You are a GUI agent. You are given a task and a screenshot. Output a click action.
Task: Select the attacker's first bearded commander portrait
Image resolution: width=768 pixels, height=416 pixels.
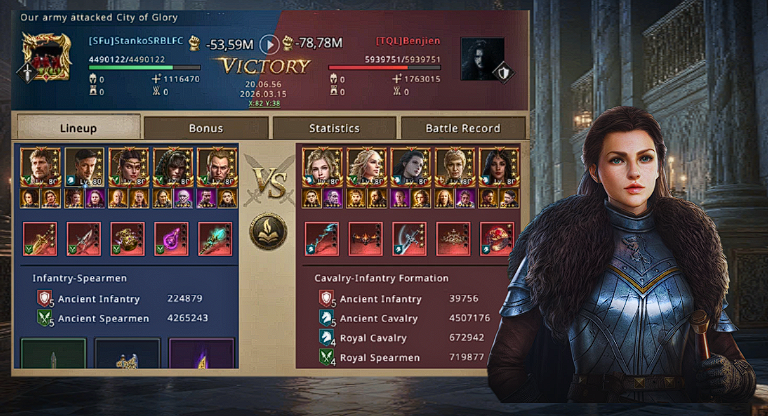41,166
